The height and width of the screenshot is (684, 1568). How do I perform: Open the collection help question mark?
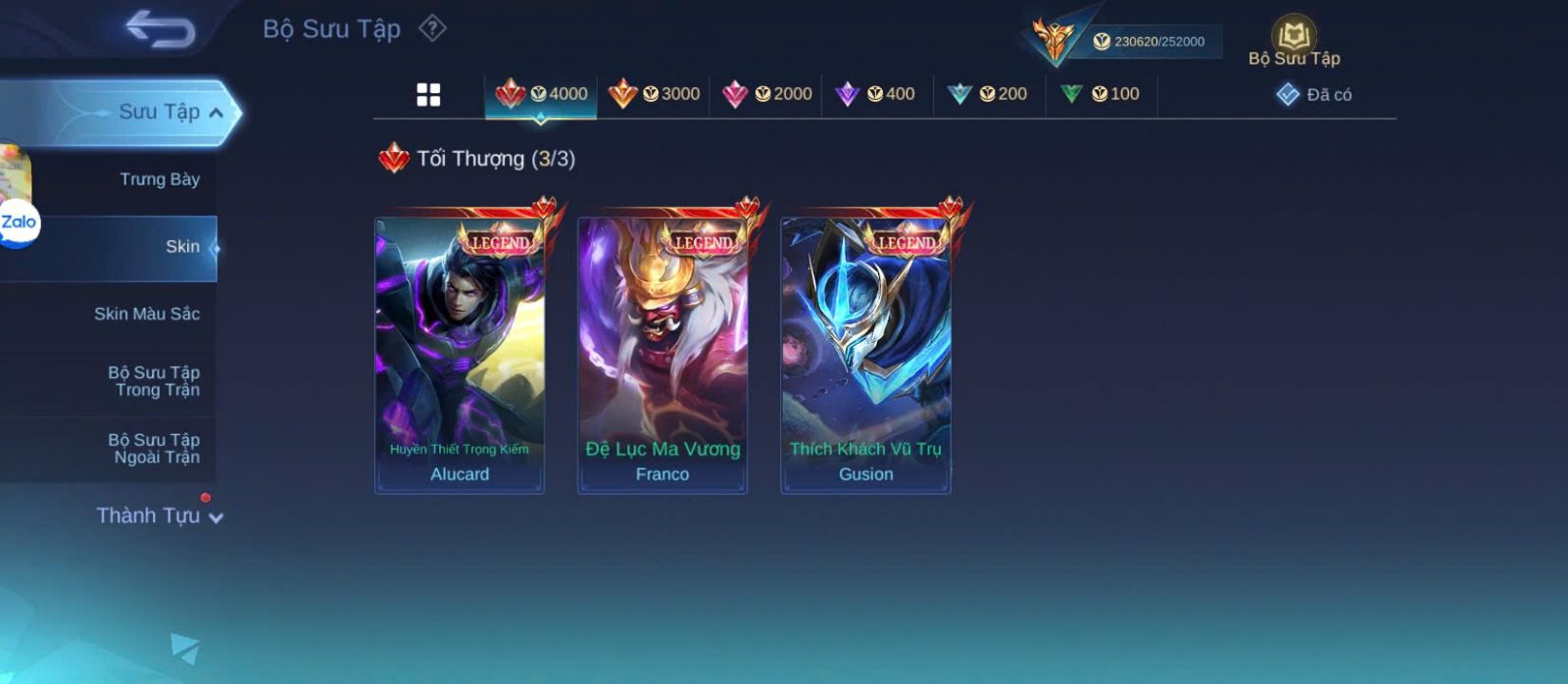(x=432, y=28)
